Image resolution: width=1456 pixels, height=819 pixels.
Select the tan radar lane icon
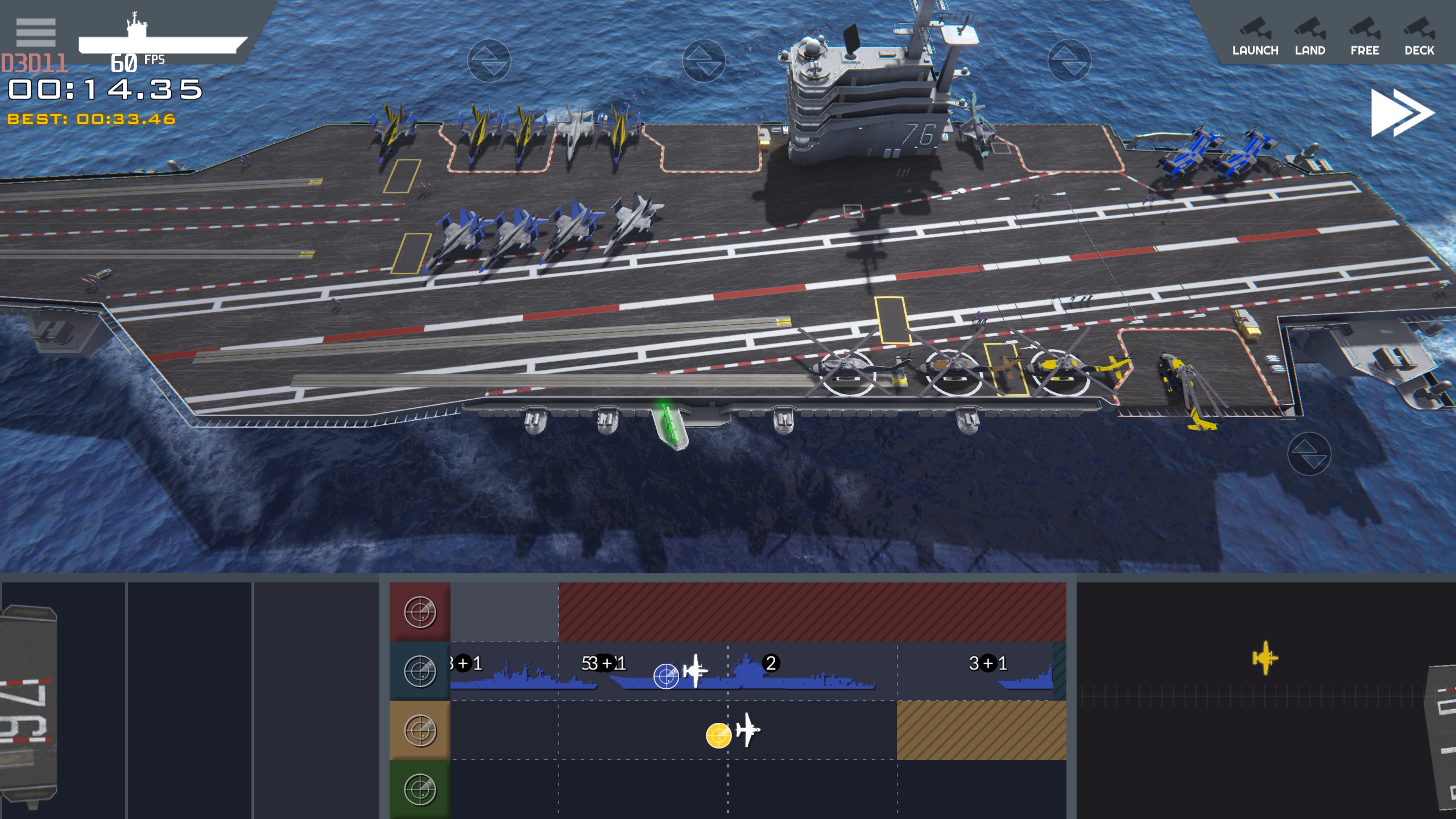point(420,730)
